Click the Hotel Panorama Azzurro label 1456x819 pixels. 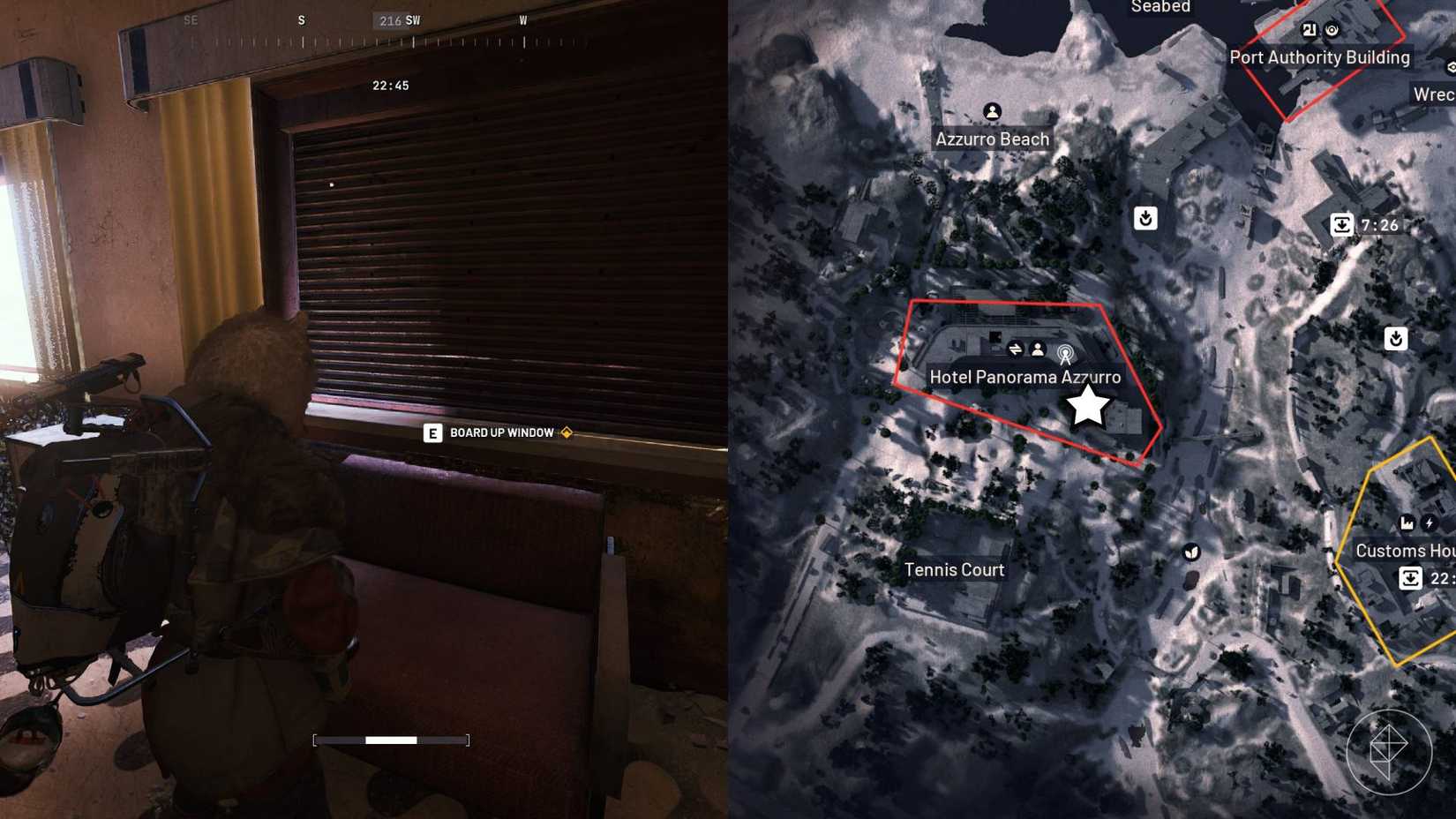point(1024,377)
